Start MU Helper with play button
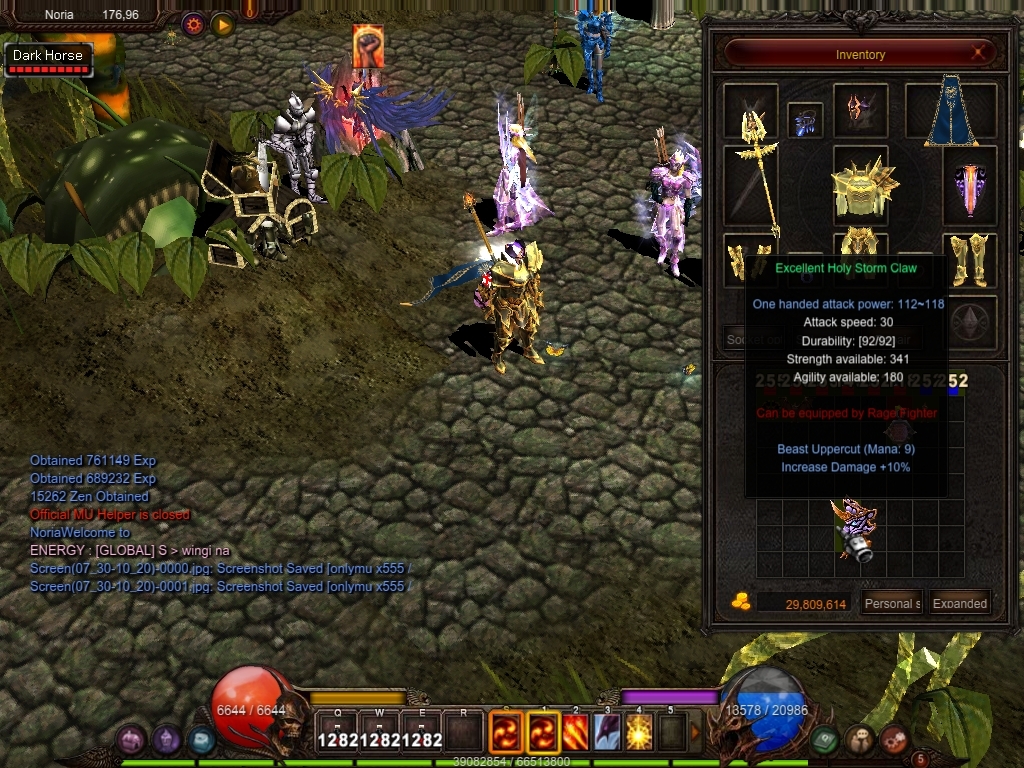The image size is (1024, 768). click(222, 24)
